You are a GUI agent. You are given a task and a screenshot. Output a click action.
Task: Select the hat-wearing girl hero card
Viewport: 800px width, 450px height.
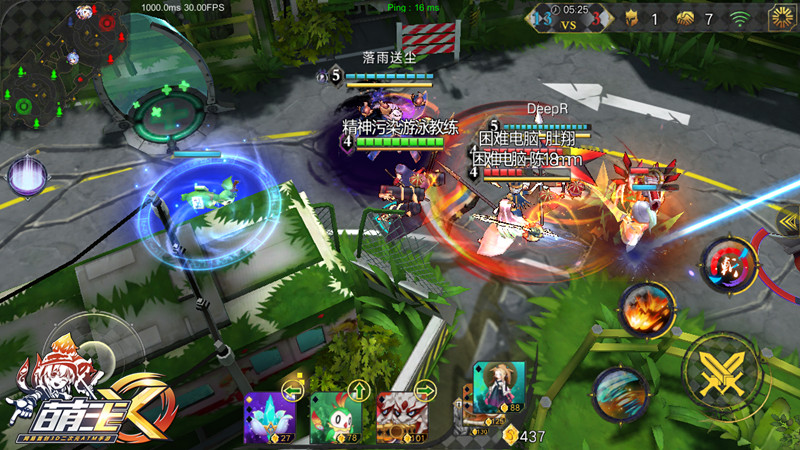pos(499,387)
